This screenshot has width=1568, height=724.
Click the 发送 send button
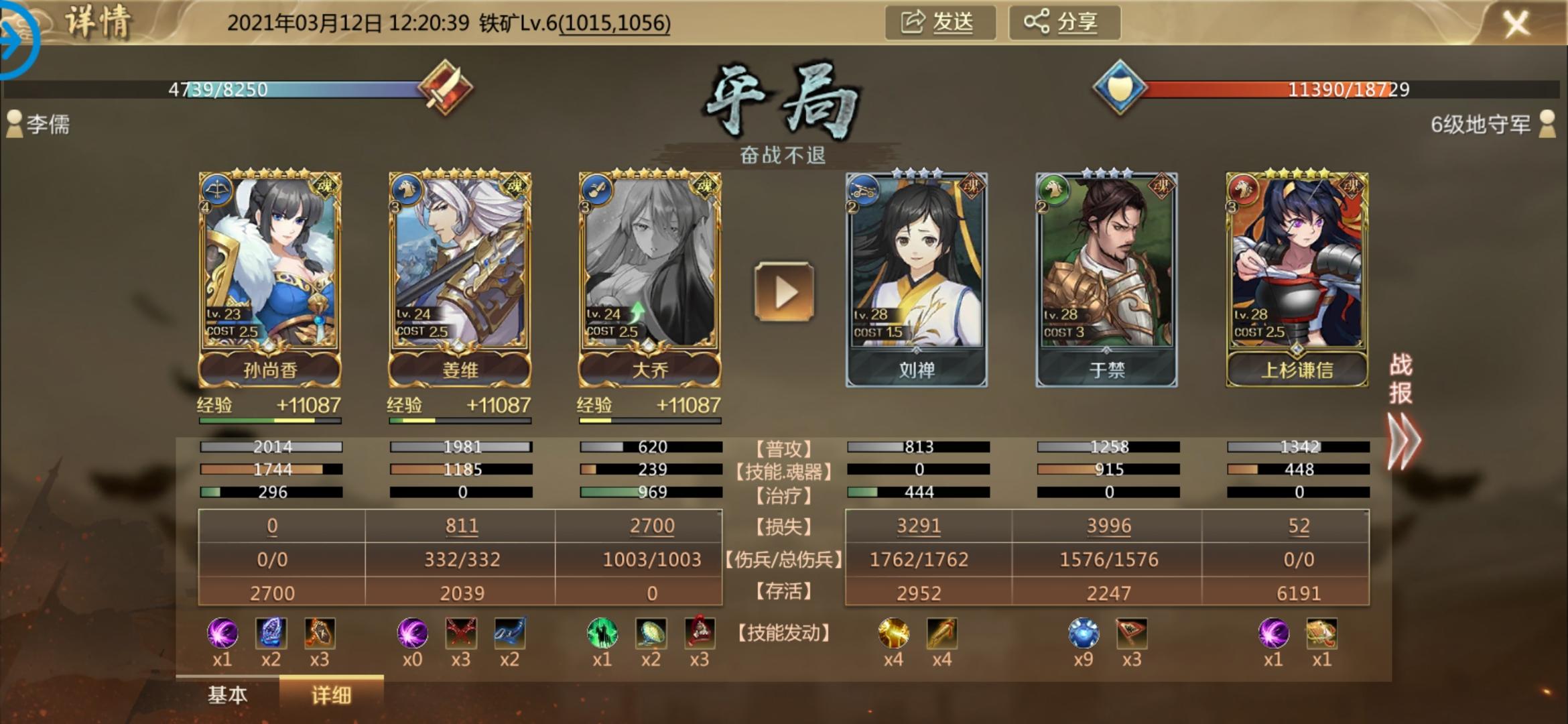pyautogui.click(x=939, y=23)
